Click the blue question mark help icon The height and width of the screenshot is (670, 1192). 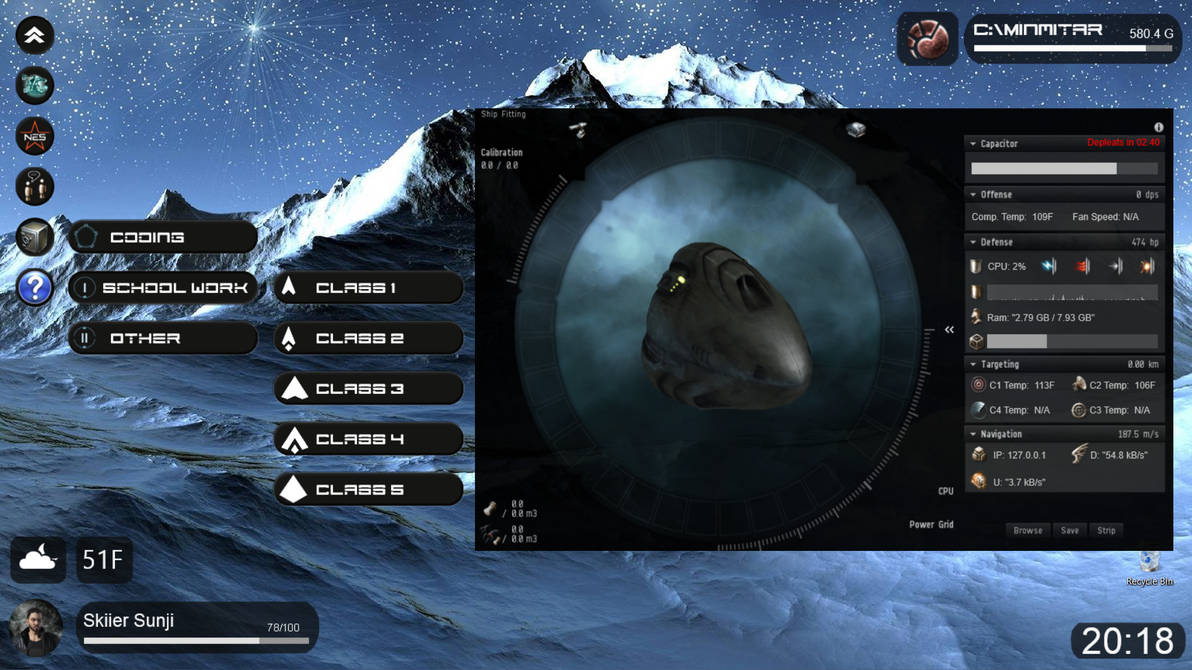coord(34,288)
